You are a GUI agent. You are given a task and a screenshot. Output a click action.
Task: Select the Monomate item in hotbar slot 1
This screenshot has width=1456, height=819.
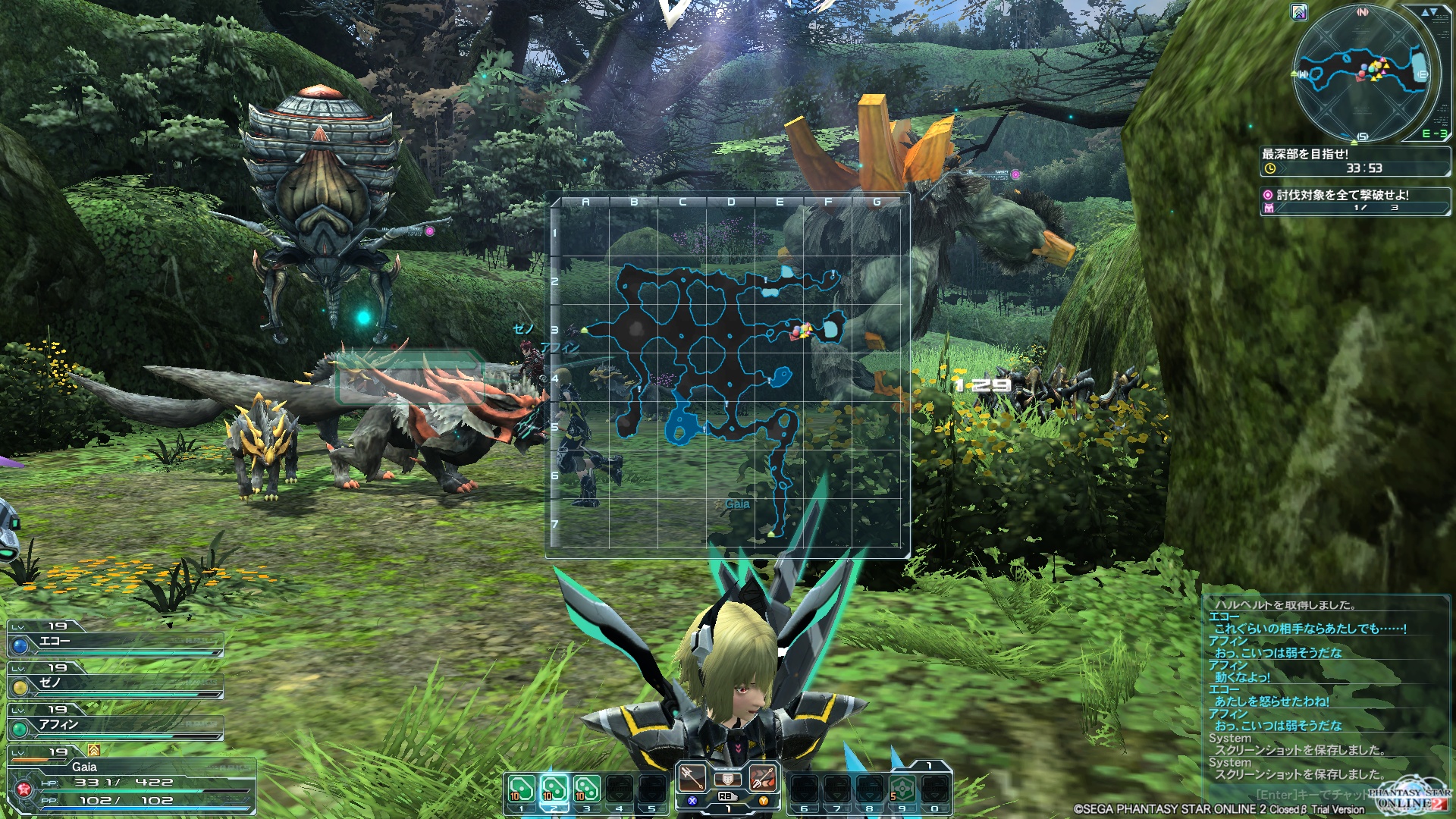521,789
